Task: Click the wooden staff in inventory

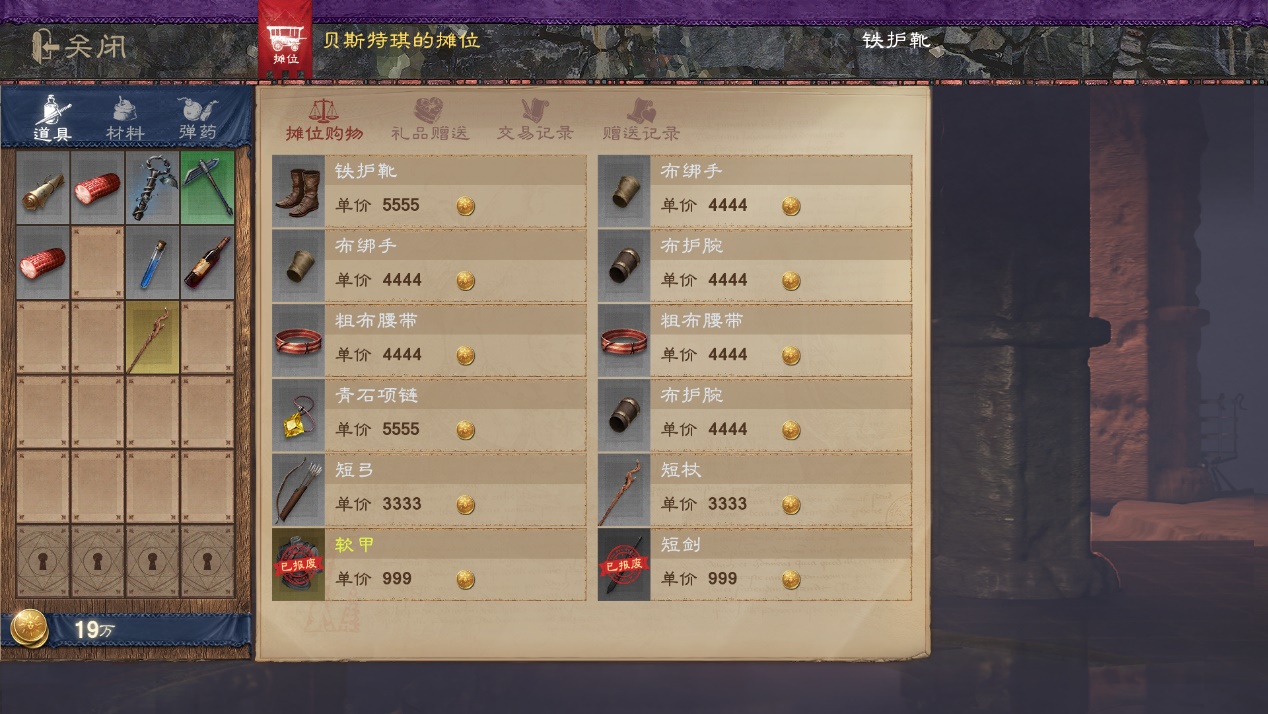Action: [x=153, y=337]
